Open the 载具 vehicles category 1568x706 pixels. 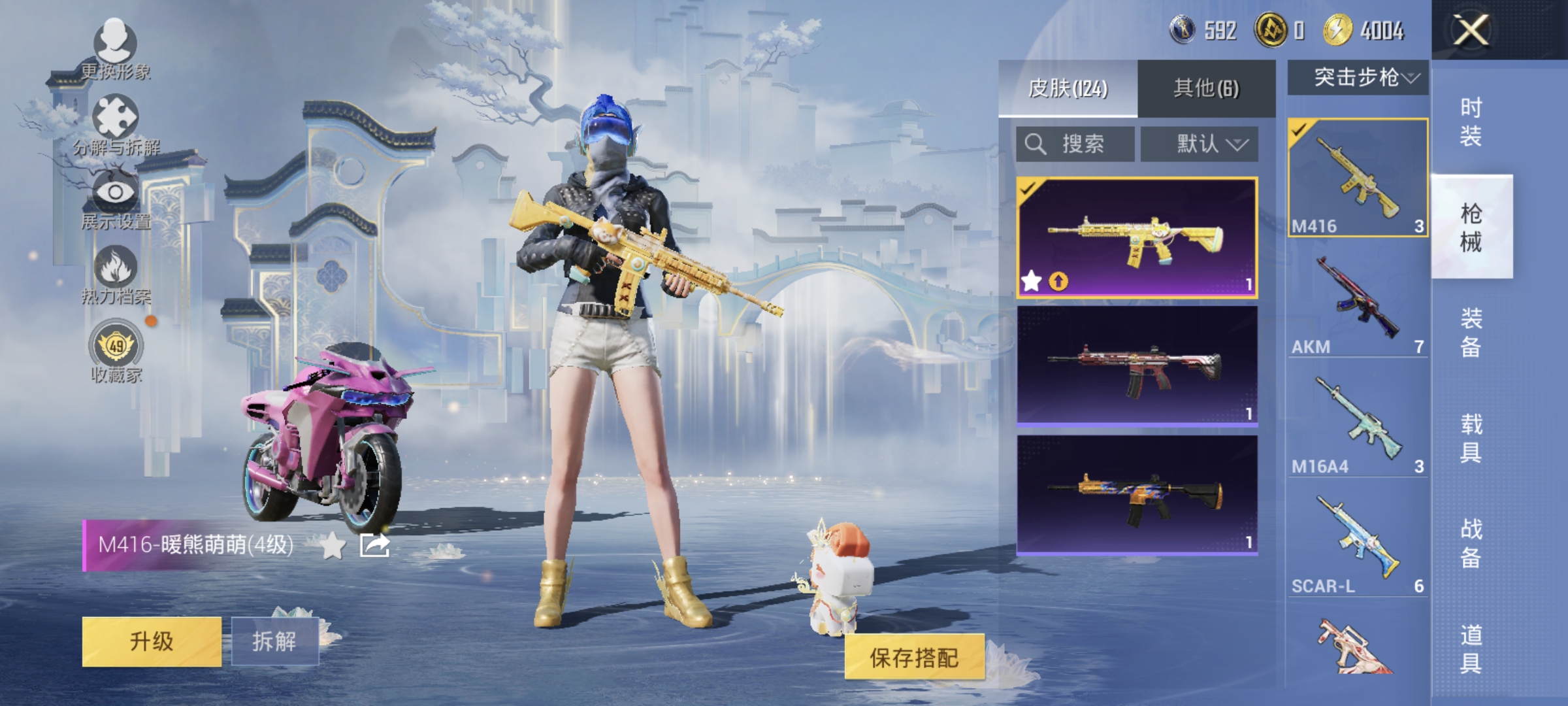pyautogui.click(x=1471, y=438)
